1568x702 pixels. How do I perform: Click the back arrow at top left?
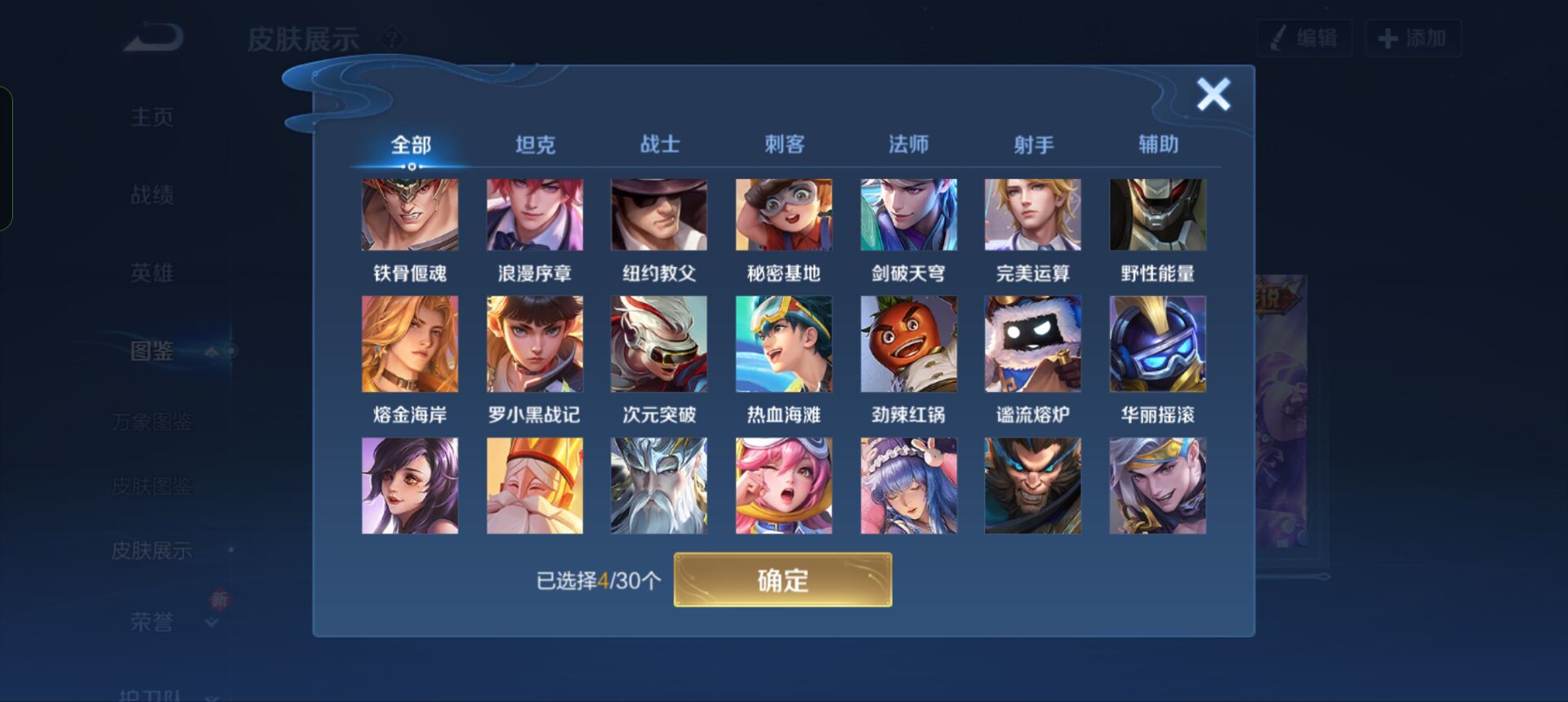pyautogui.click(x=151, y=37)
